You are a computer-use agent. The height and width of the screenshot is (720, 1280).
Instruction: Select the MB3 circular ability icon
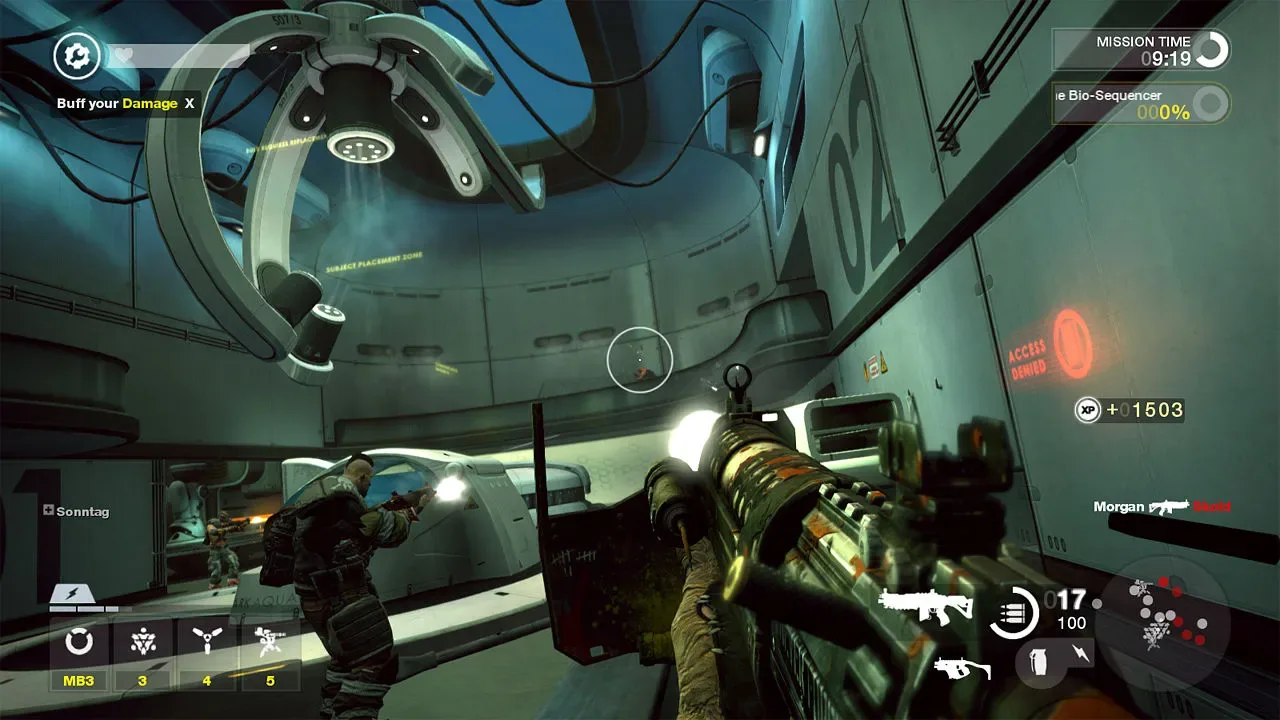pos(79,641)
